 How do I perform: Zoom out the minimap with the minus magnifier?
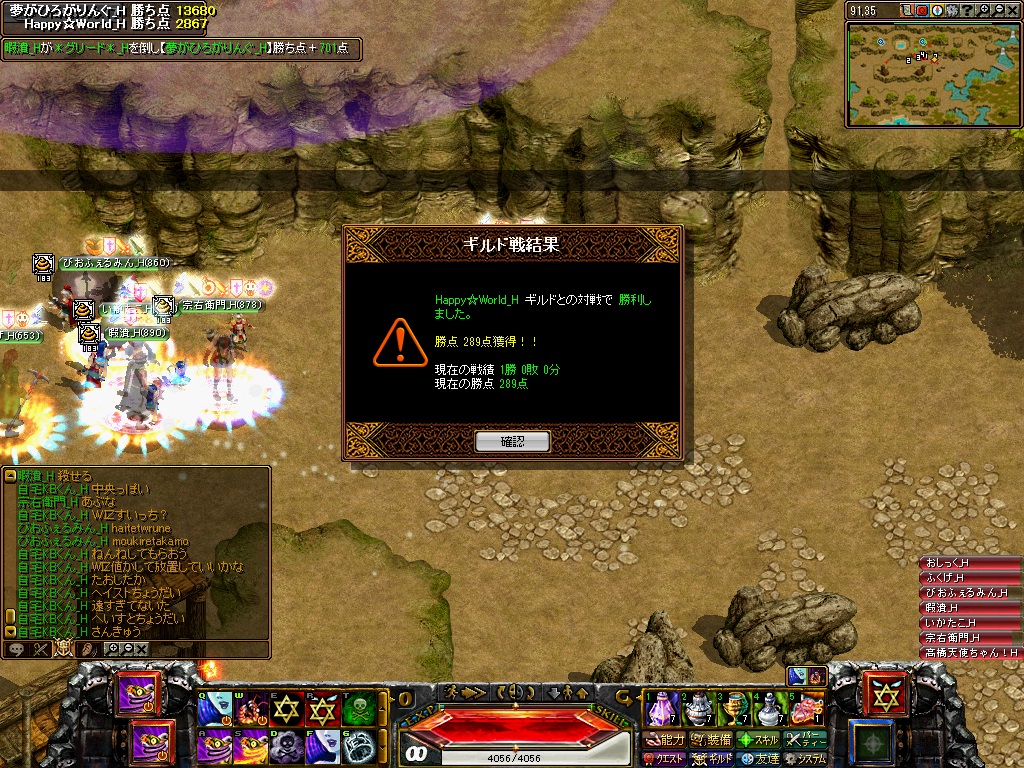[x=999, y=10]
